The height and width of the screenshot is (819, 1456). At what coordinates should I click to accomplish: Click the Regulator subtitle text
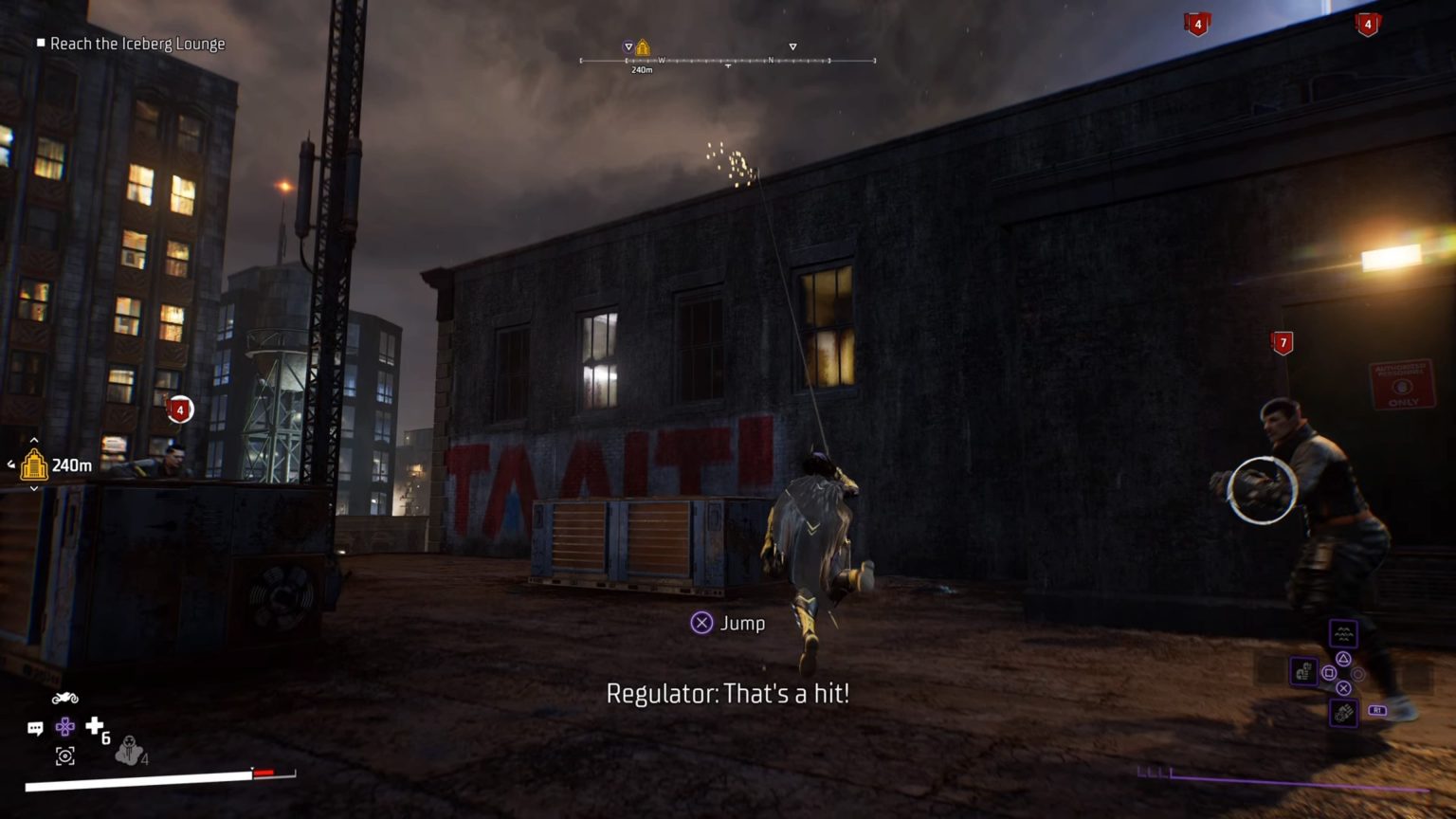[x=727, y=695]
